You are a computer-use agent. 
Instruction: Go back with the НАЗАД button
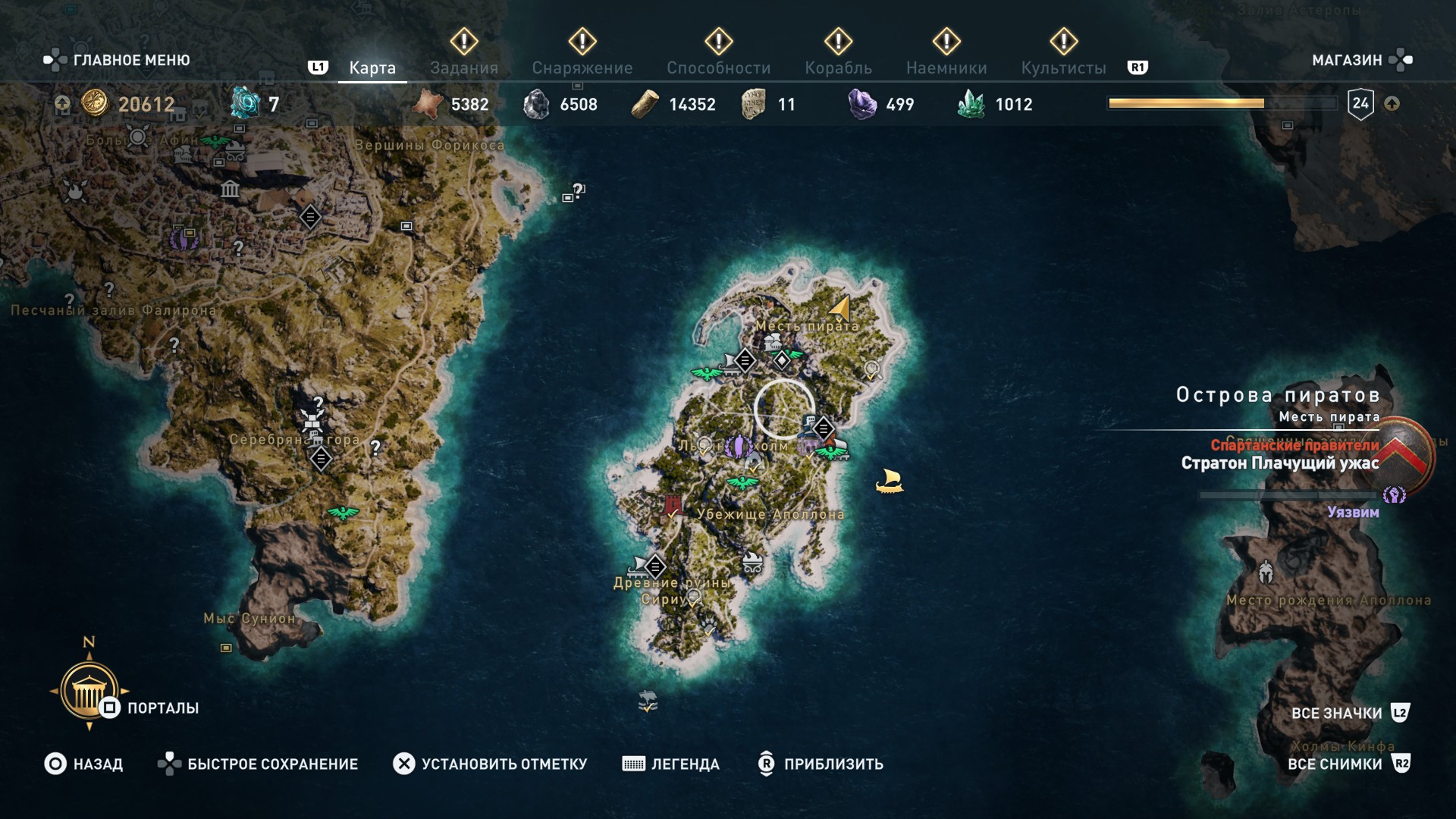tap(83, 764)
